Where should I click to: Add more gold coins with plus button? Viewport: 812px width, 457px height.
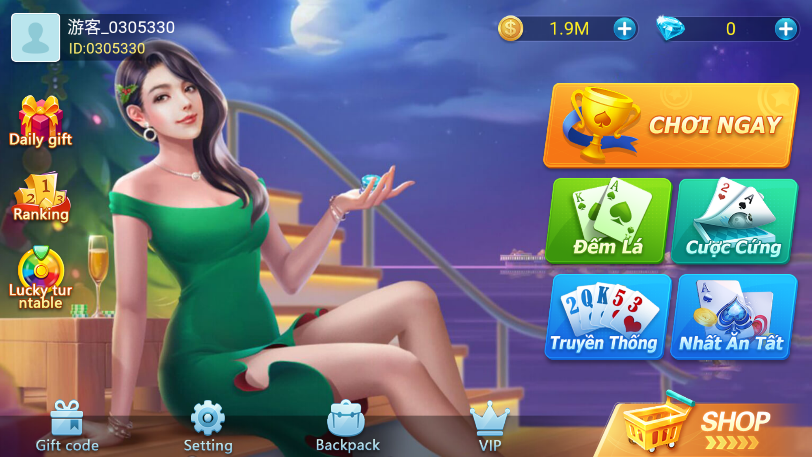(625, 29)
